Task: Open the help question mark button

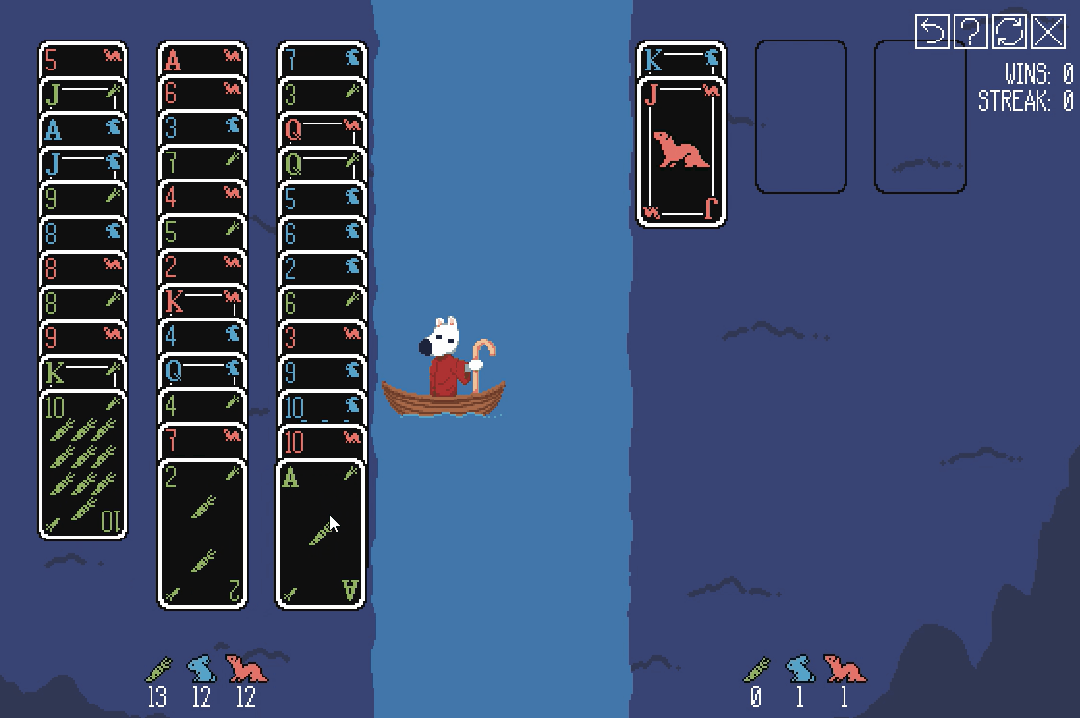Action: 970,32
